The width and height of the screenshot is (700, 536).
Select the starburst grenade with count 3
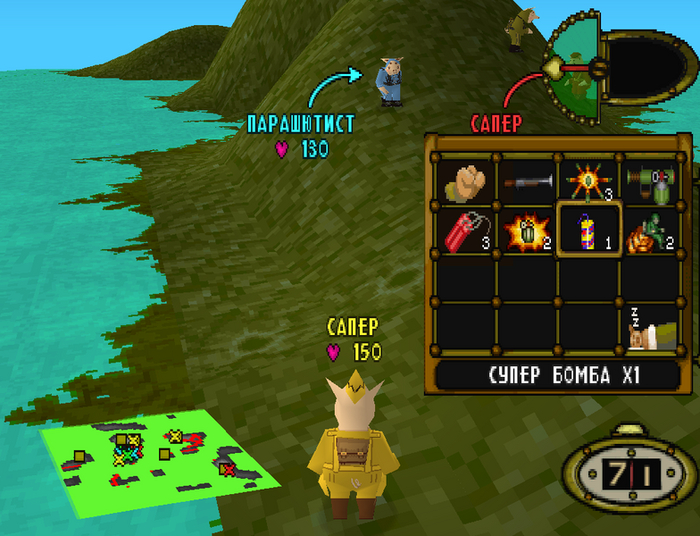click(x=590, y=181)
